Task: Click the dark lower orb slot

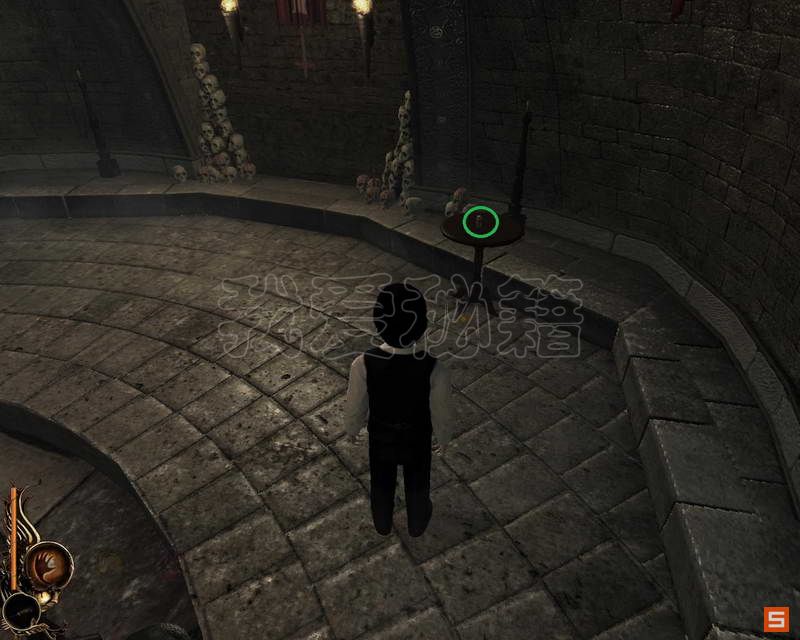Action: point(21,609)
